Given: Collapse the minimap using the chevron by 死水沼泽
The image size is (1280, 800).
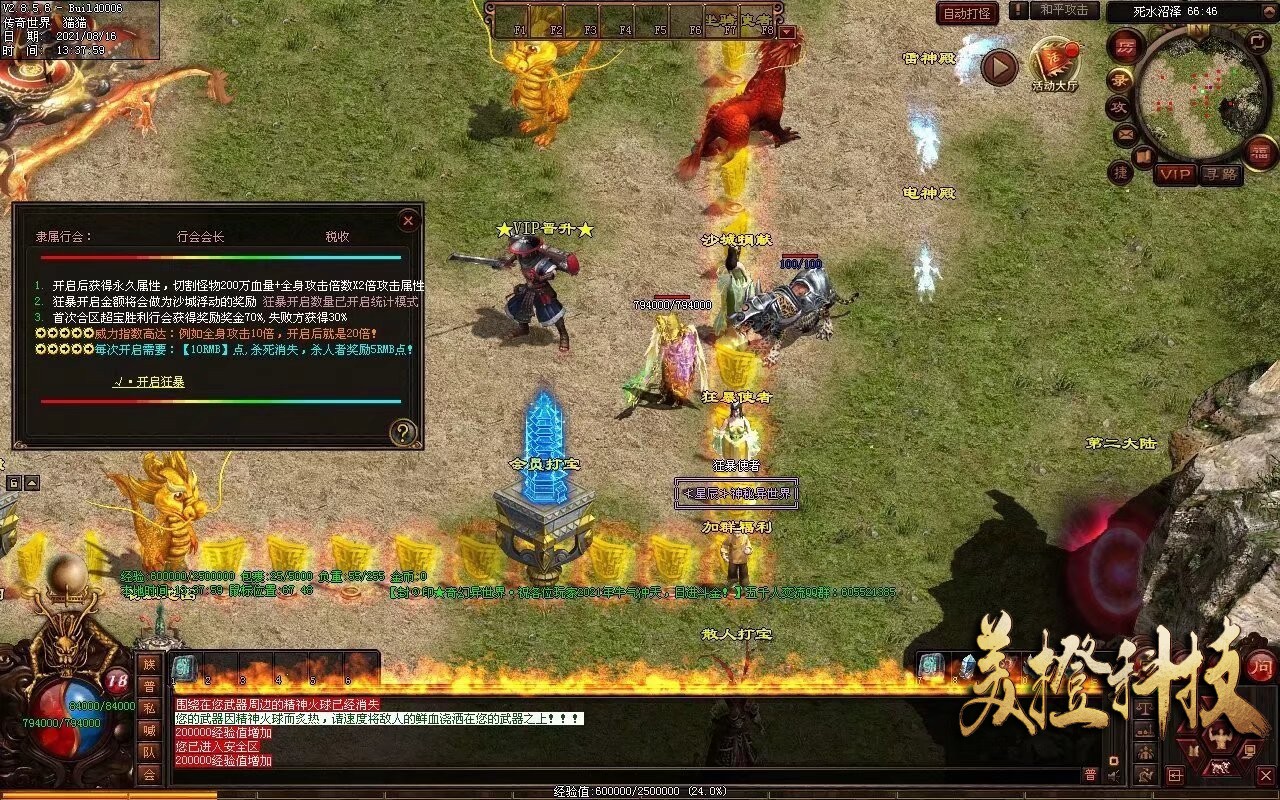Looking at the screenshot, I should coord(1268,11).
